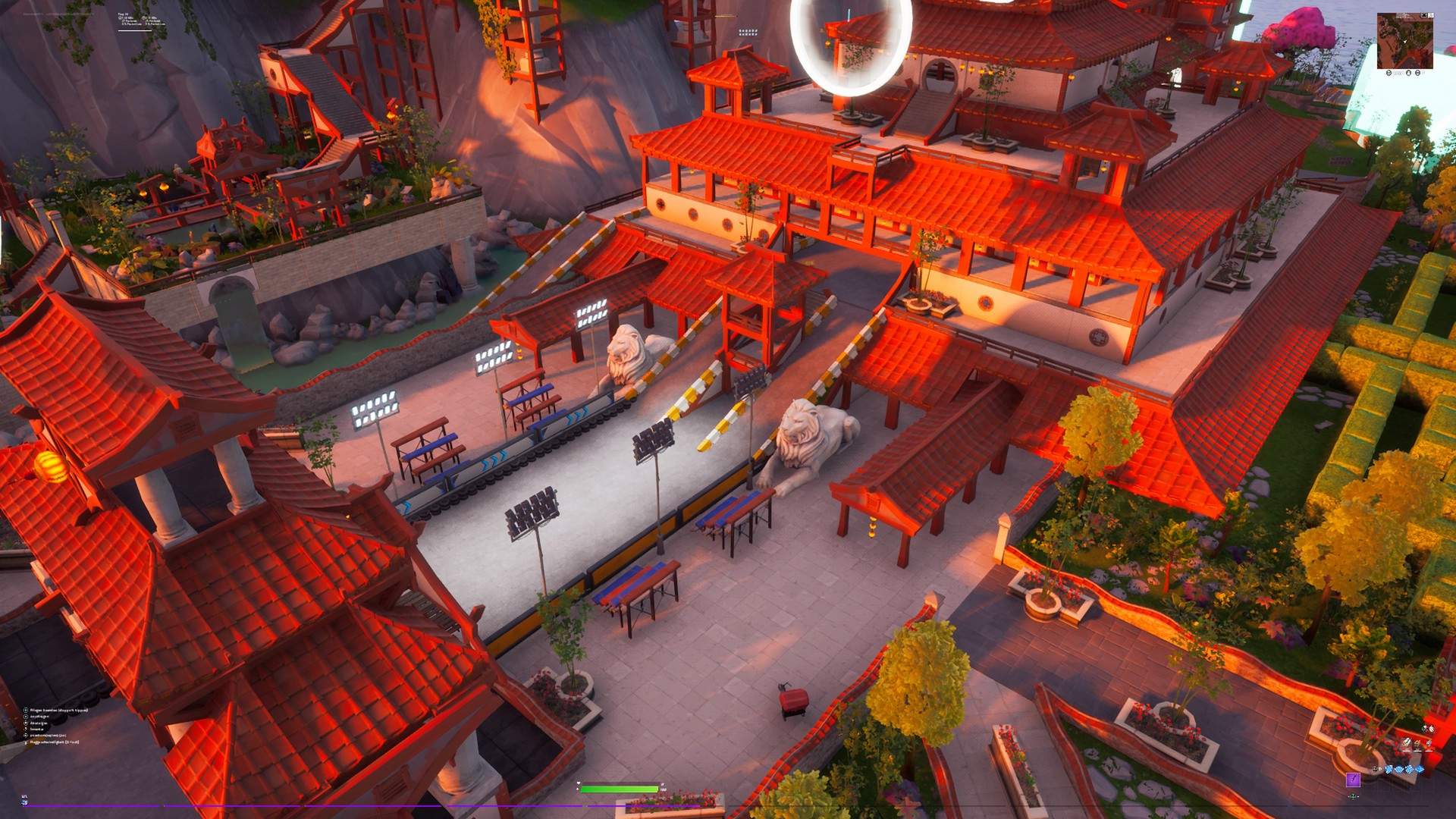Click the round objective marker beside the second quest
The width and height of the screenshot is (1456, 819).
point(25,717)
